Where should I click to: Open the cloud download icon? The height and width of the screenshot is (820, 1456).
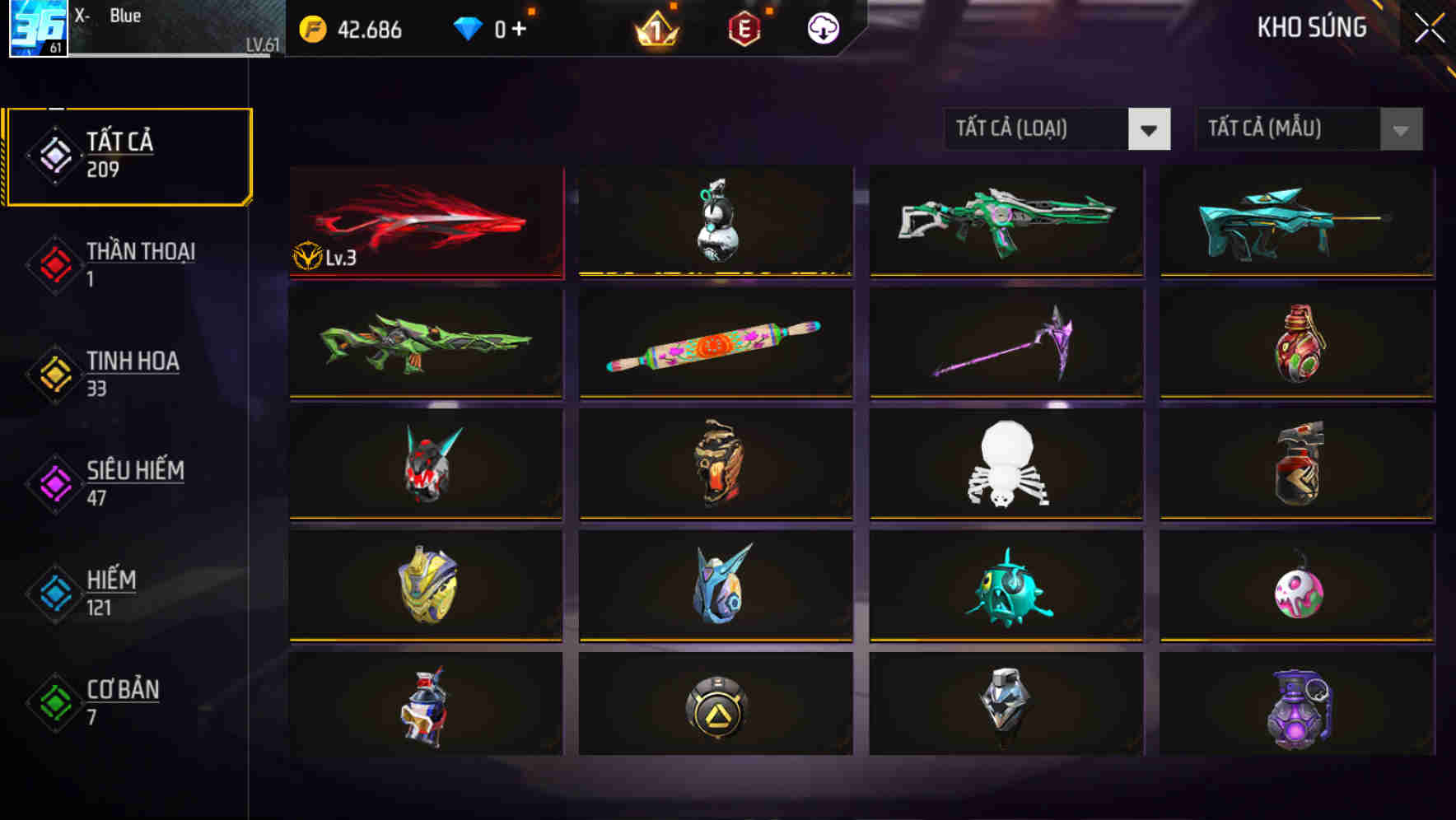[x=824, y=27]
